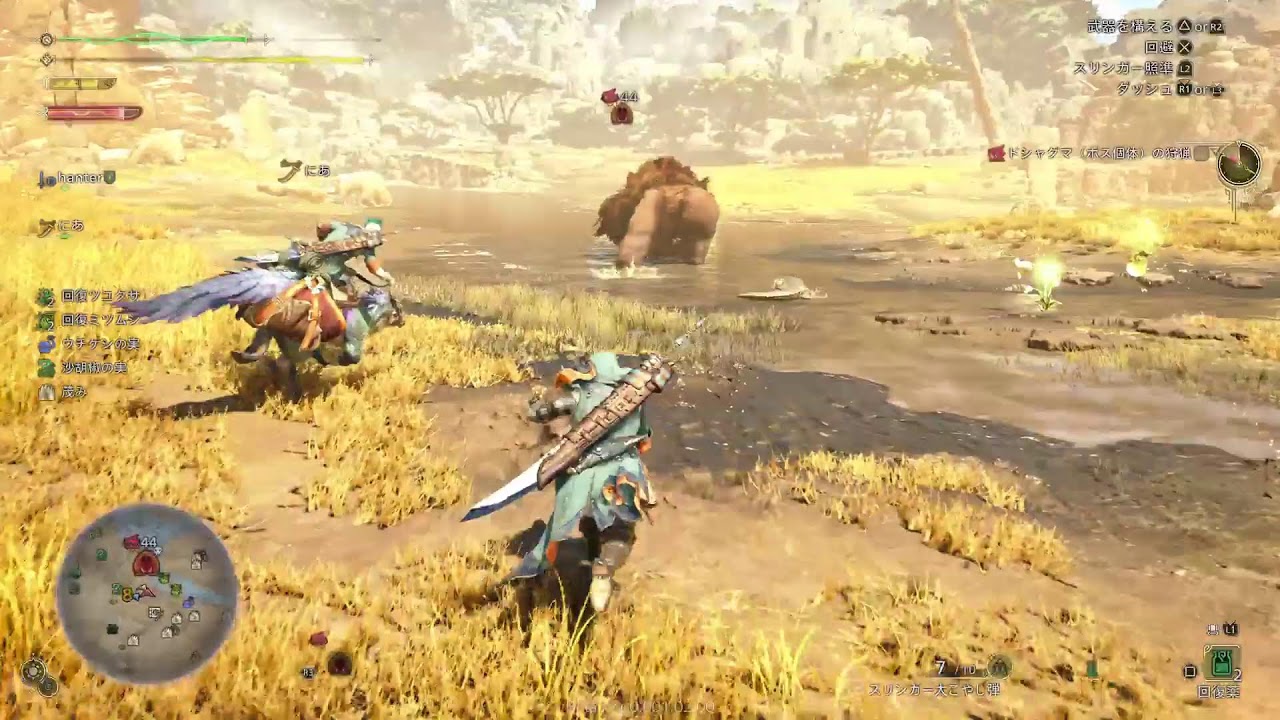This screenshot has height=720, width=1280.
Task: Click the monster target icon beside 44
Action: (621, 113)
